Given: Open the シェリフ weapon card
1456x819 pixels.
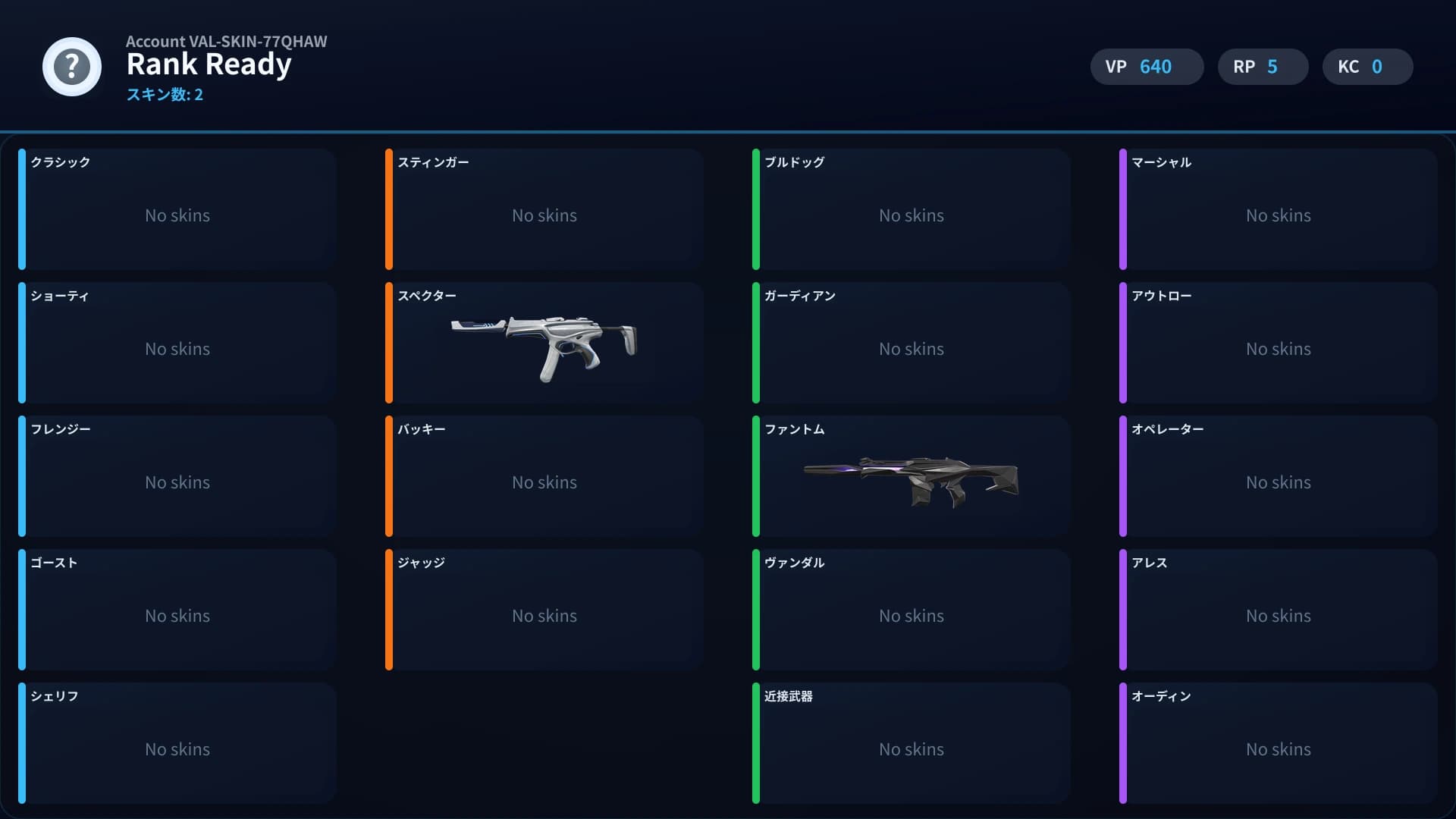Looking at the screenshot, I should click(x=177, y=743).
